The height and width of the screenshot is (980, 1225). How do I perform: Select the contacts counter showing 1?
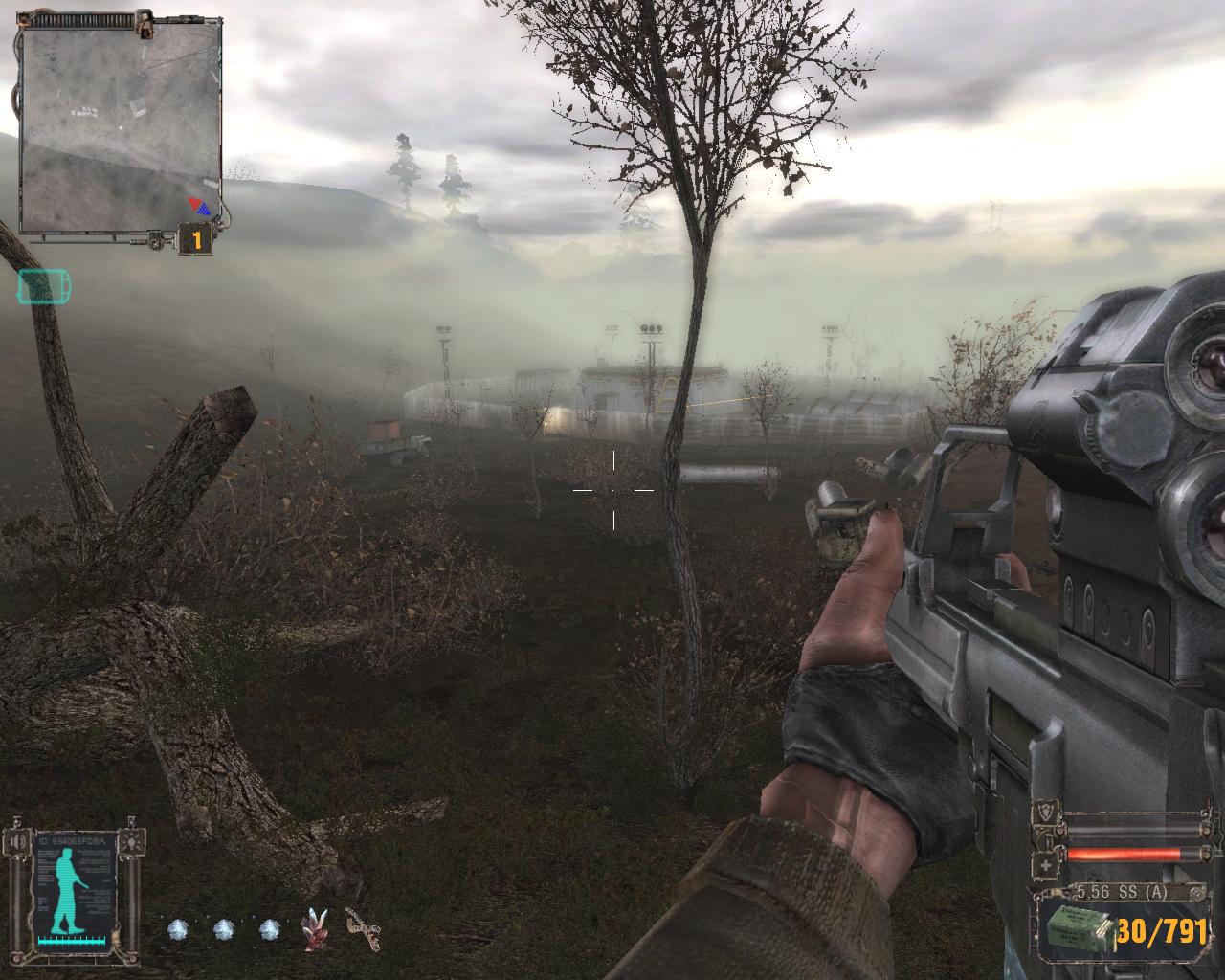[195, 240]
